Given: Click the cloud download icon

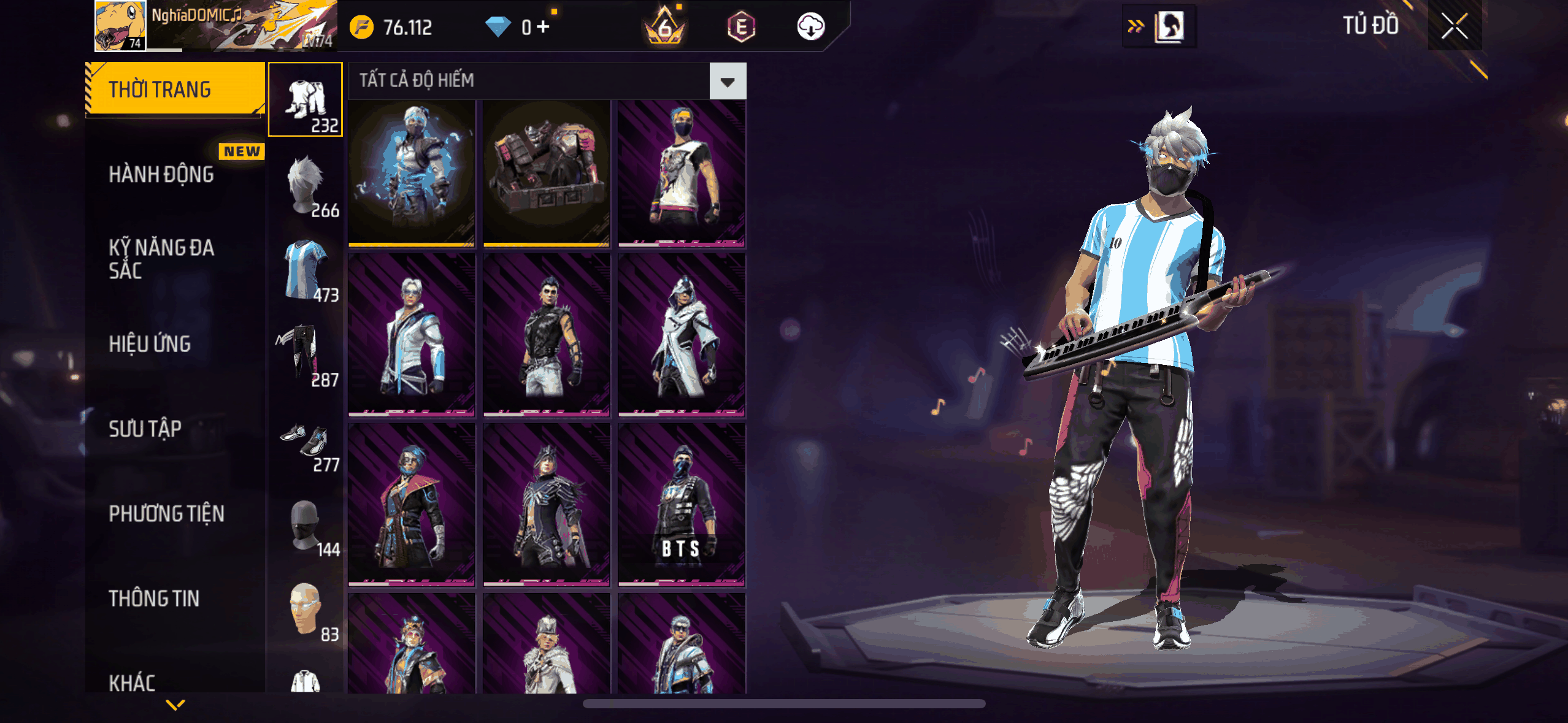Looking at the screenshot, I should coord(810,27).
